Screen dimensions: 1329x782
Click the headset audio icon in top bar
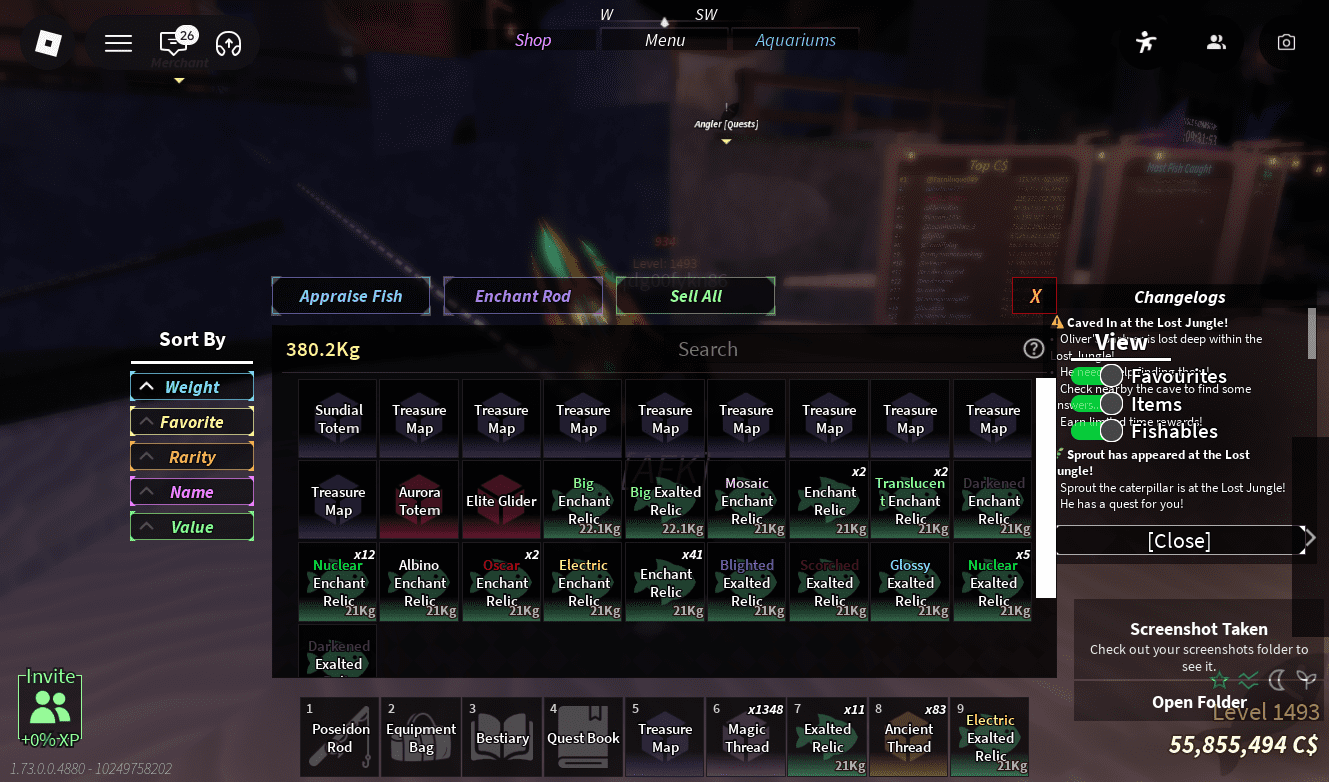pos(228,44)
